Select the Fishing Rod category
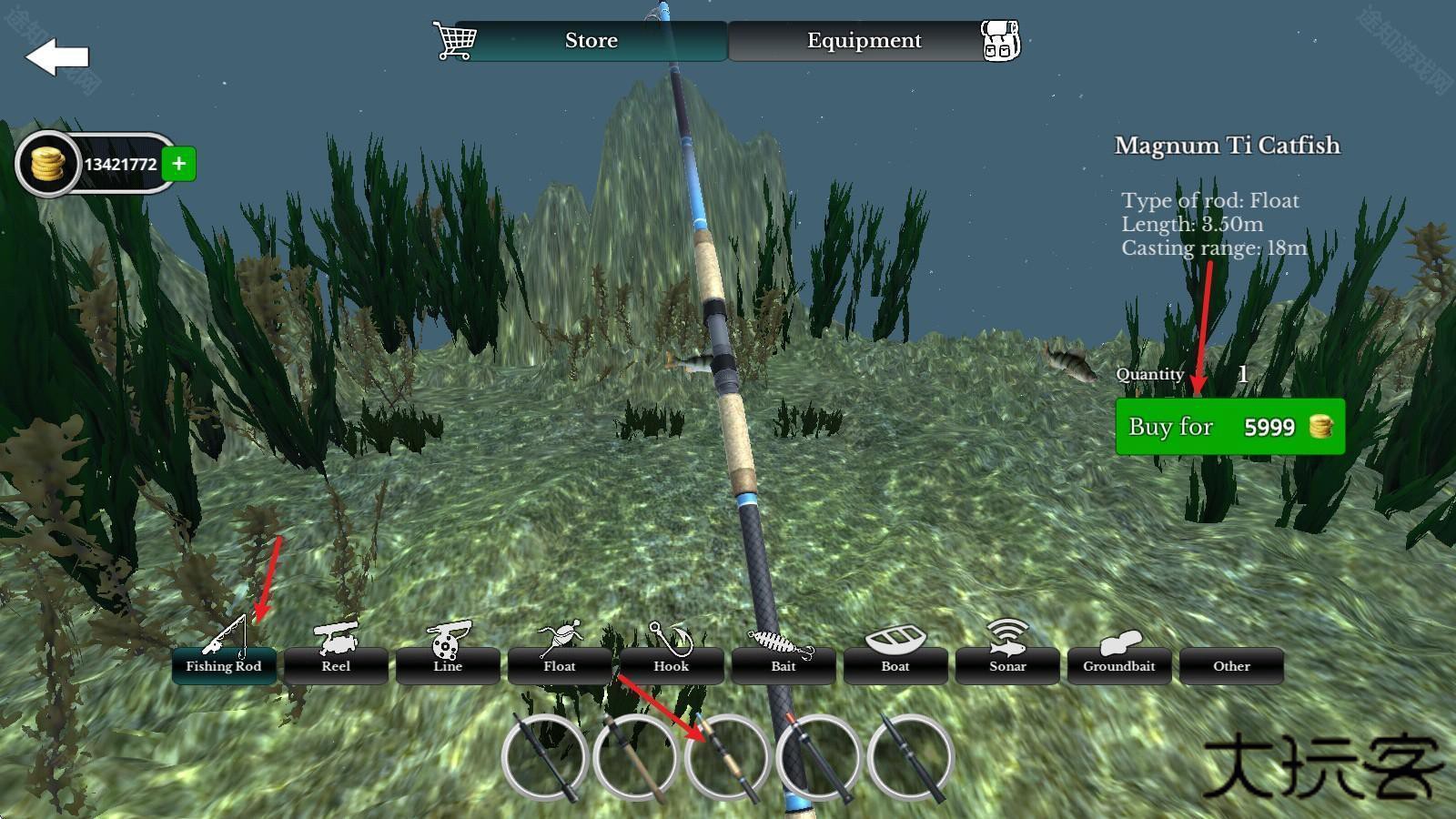The width and height of the screenshot is (1456, 819). click(224, 665)
